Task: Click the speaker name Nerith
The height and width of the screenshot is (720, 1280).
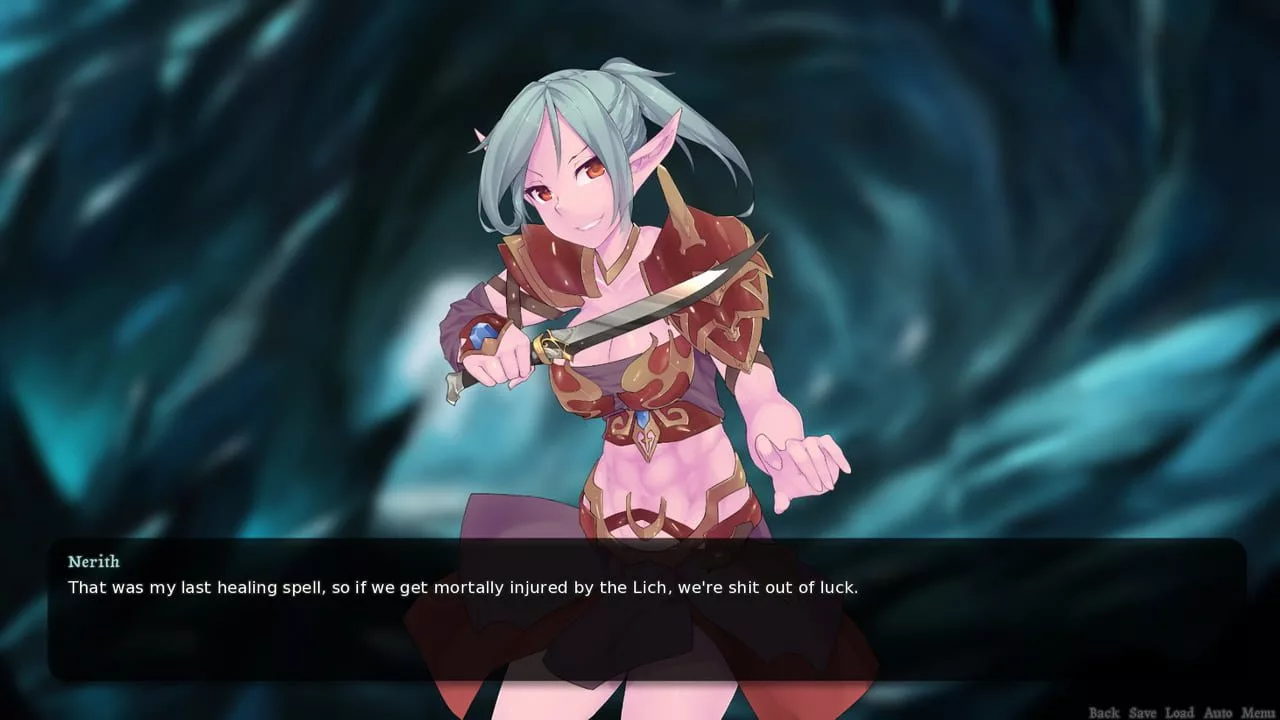Action: click(94, 561)
